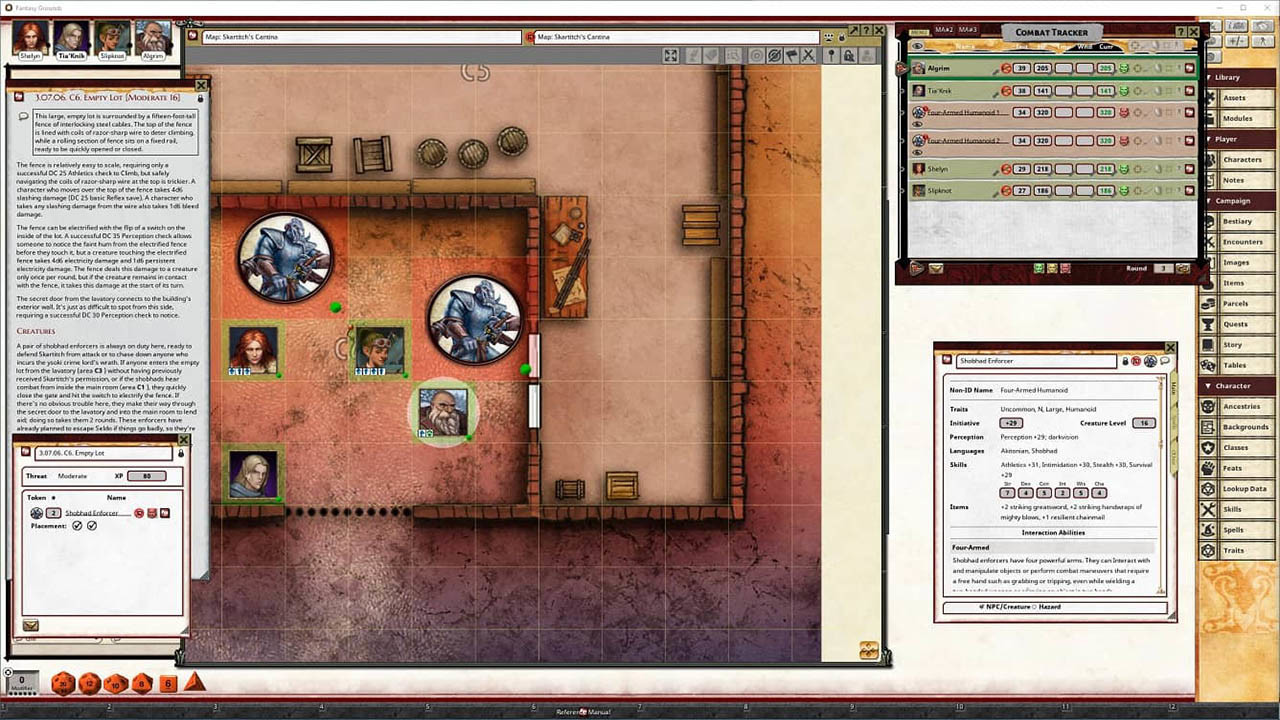
Task: Click the target reticle icon on the map toolbar
Action: (x=756, y=56)
